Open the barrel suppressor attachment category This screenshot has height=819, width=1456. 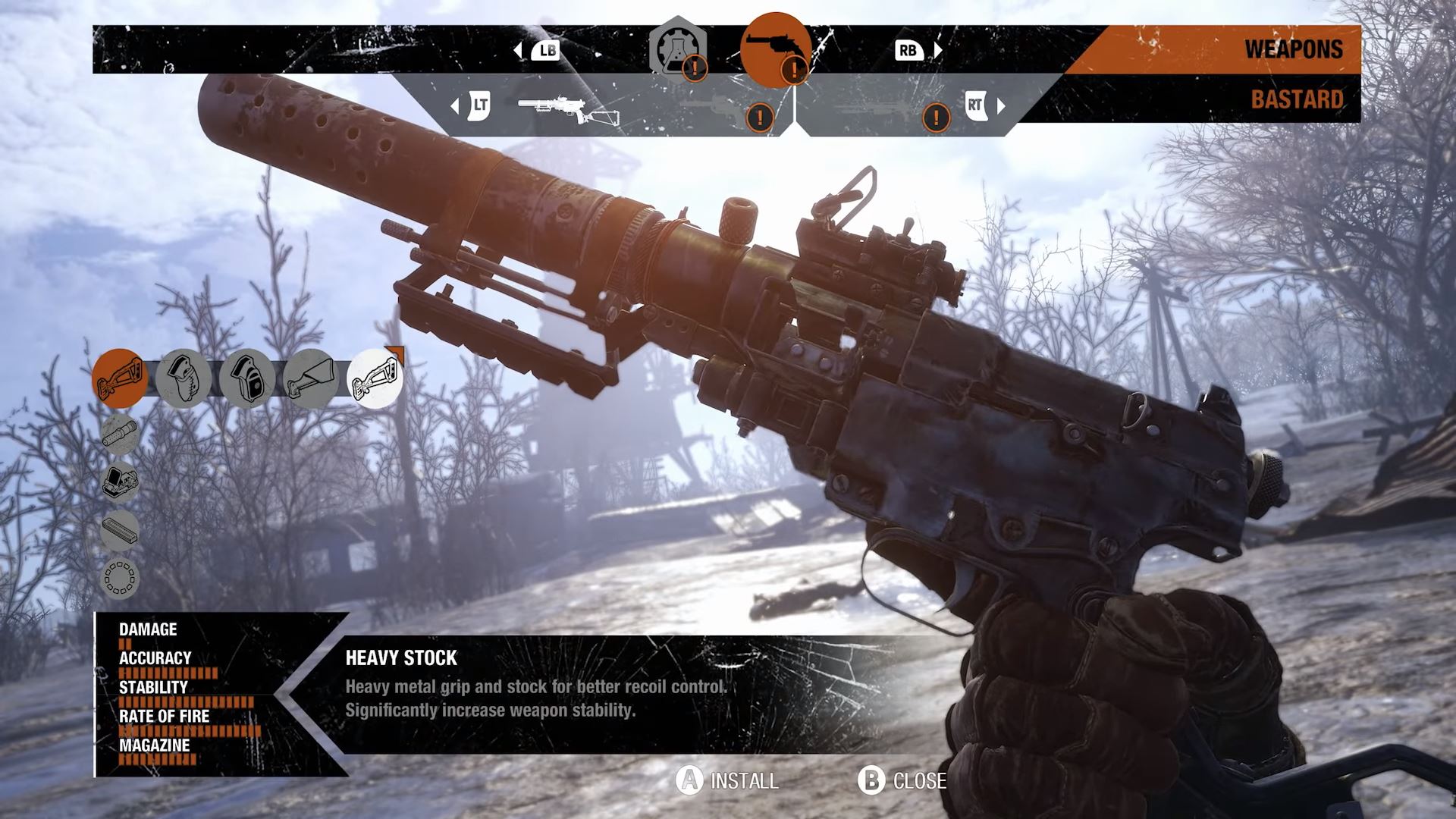click(120, 435)
